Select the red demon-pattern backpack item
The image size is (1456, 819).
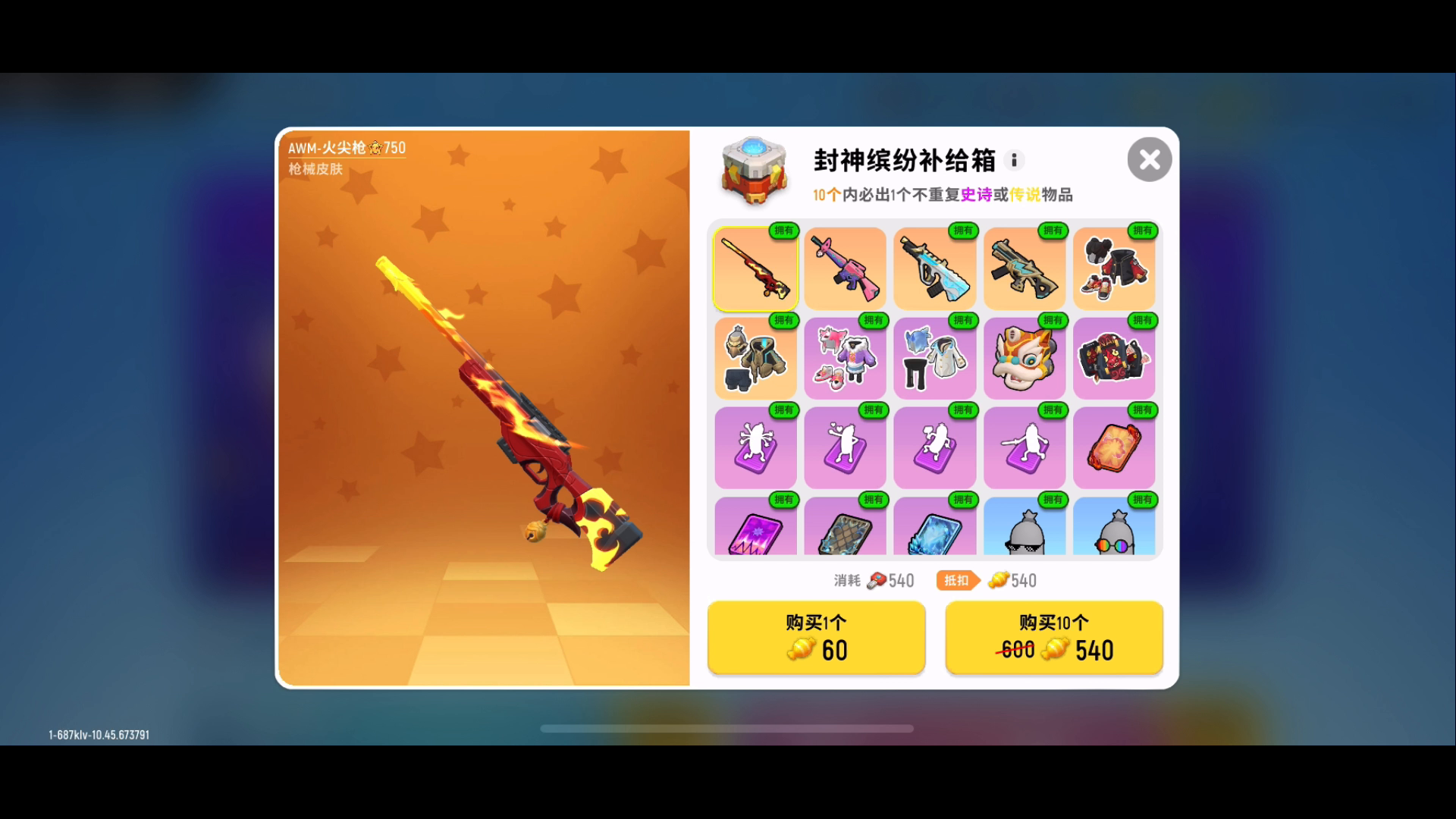[x=1114, y=358]
